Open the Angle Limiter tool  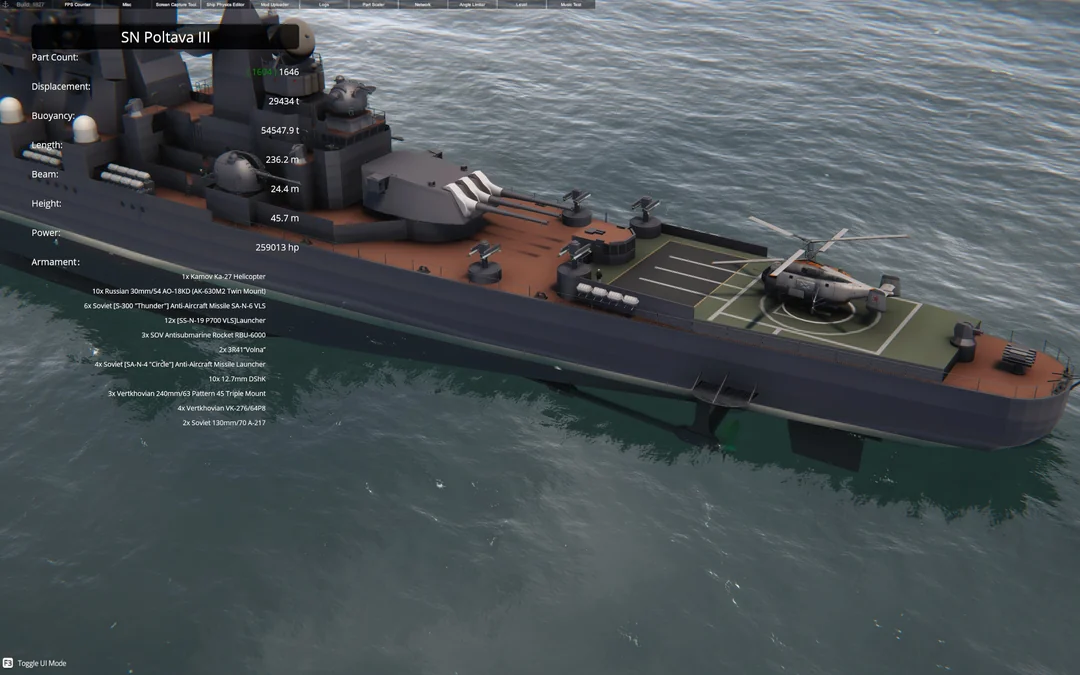point(472,5)
